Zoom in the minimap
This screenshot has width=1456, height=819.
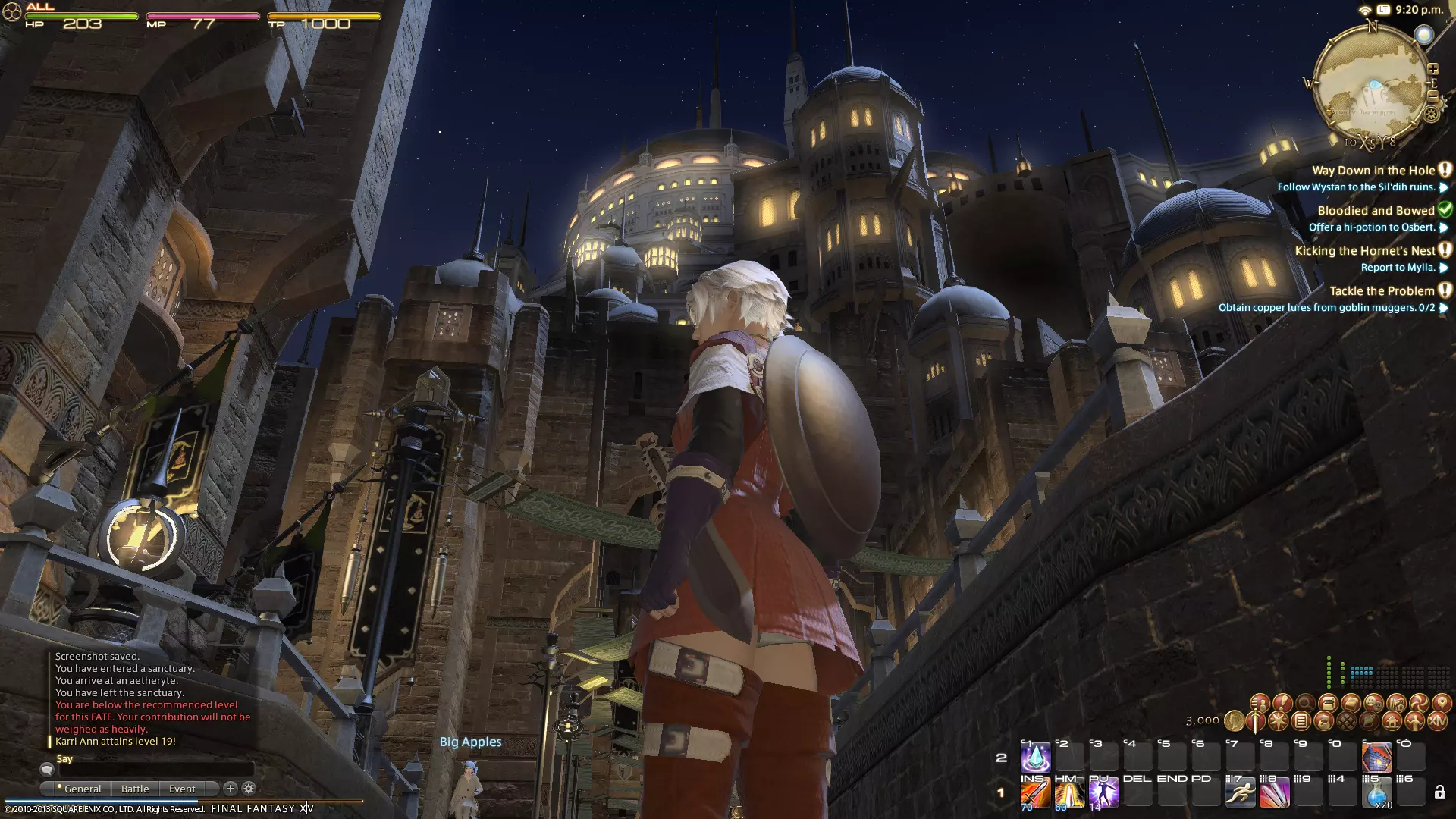(x=1433, y=69)
